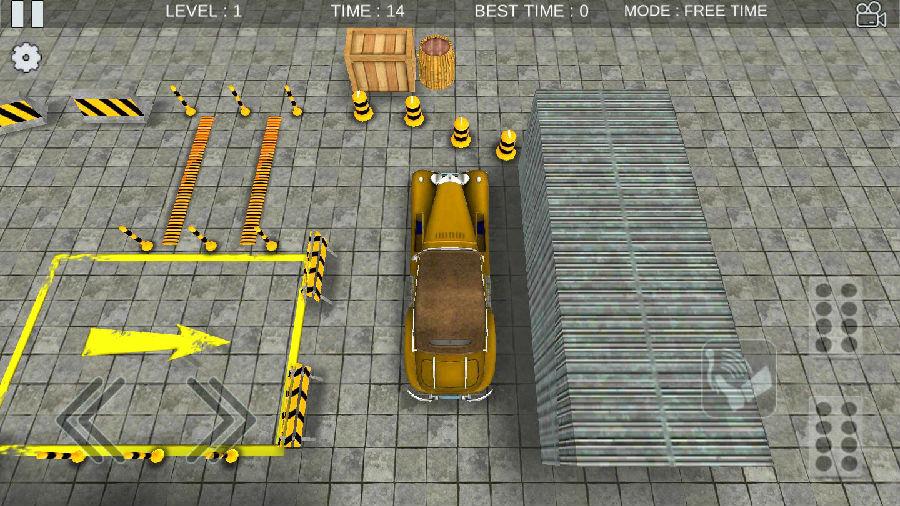
Task: Tap the lower pedal button
Action: tap(836, 436)
